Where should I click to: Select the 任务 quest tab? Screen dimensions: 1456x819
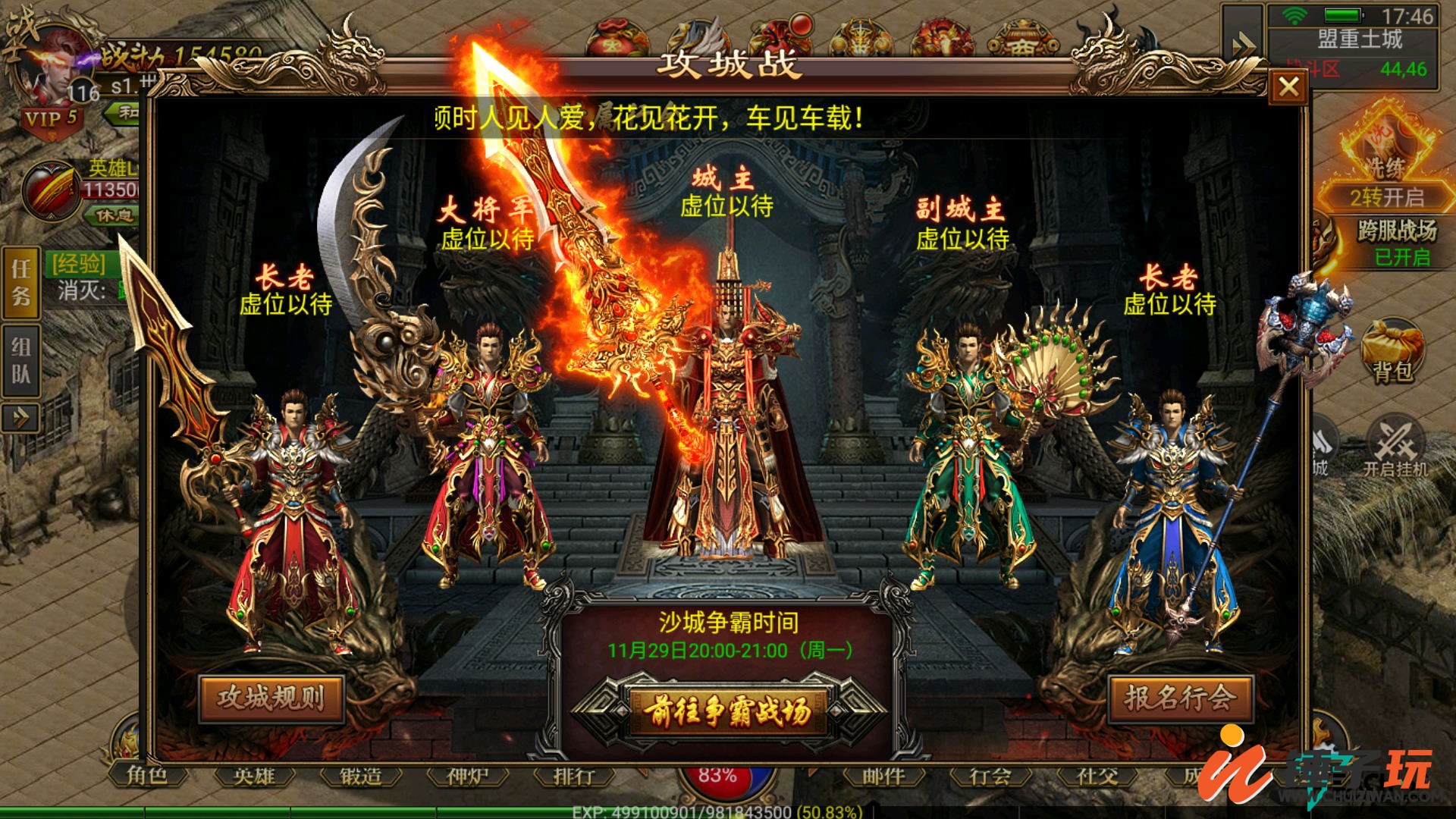21,281
